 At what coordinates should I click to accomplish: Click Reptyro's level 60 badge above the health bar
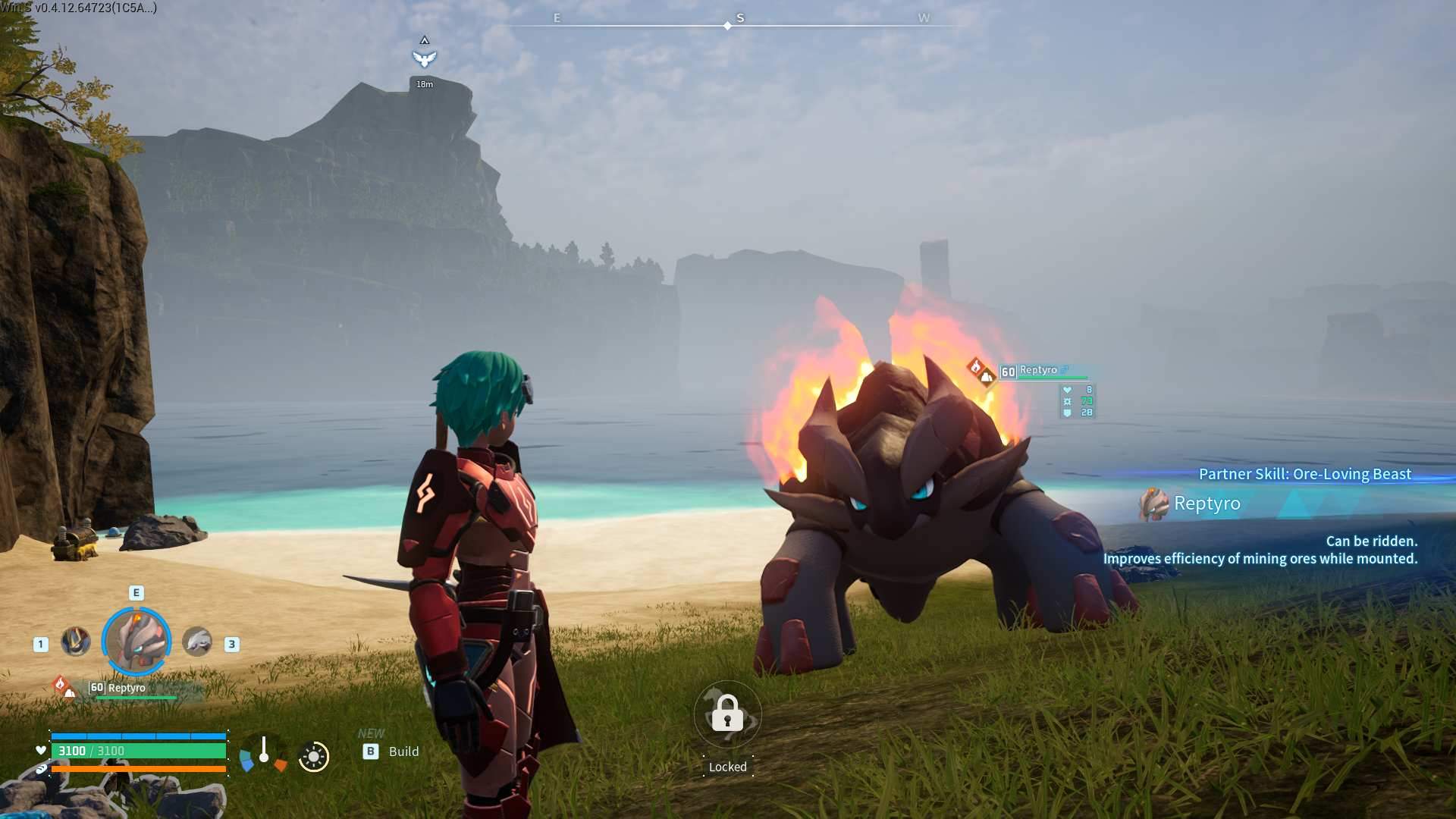[x=96, y=686]
